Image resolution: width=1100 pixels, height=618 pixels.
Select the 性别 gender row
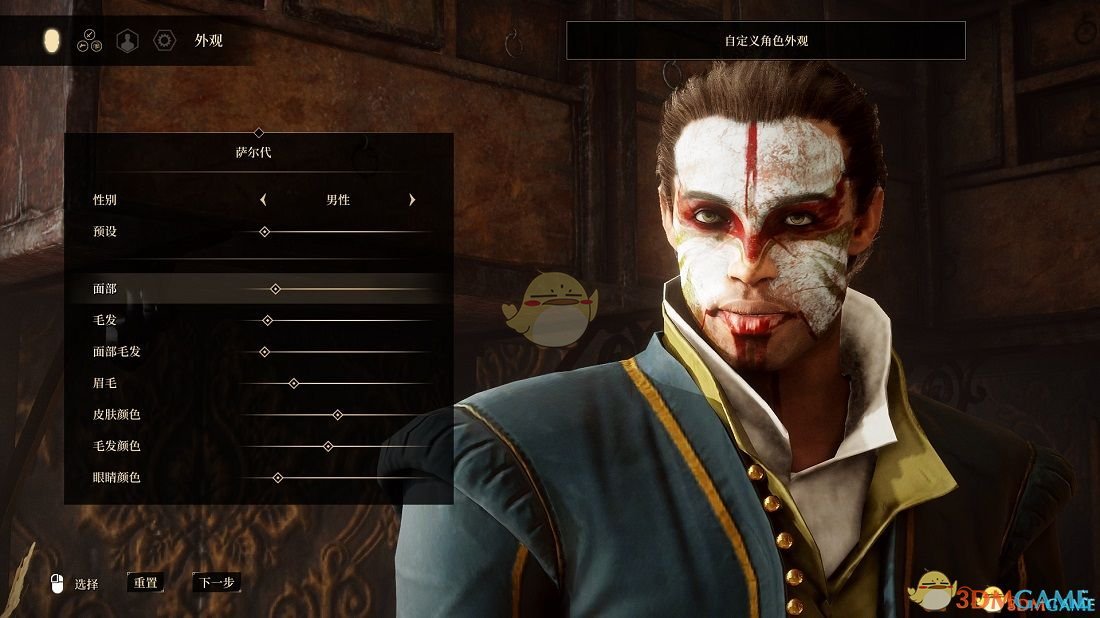click(x=105, y=200)
